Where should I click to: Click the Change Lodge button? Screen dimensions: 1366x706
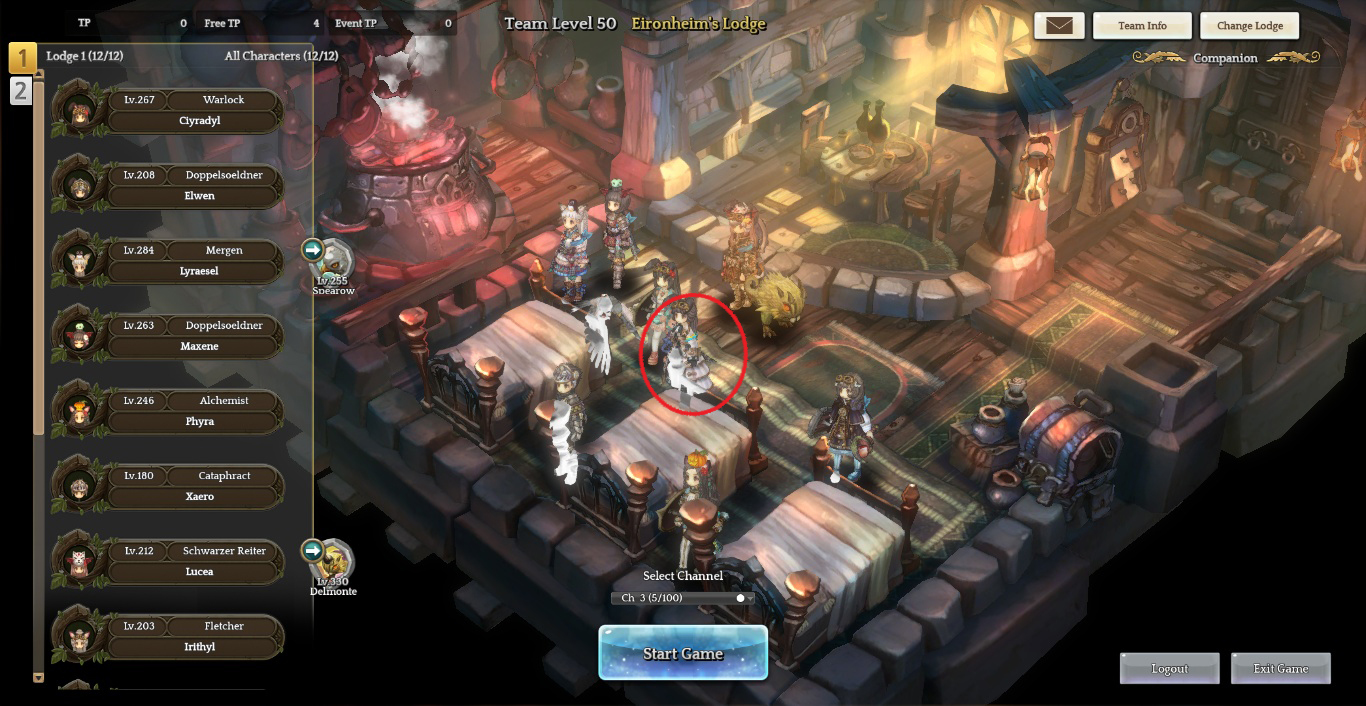tap(1250, 26)
